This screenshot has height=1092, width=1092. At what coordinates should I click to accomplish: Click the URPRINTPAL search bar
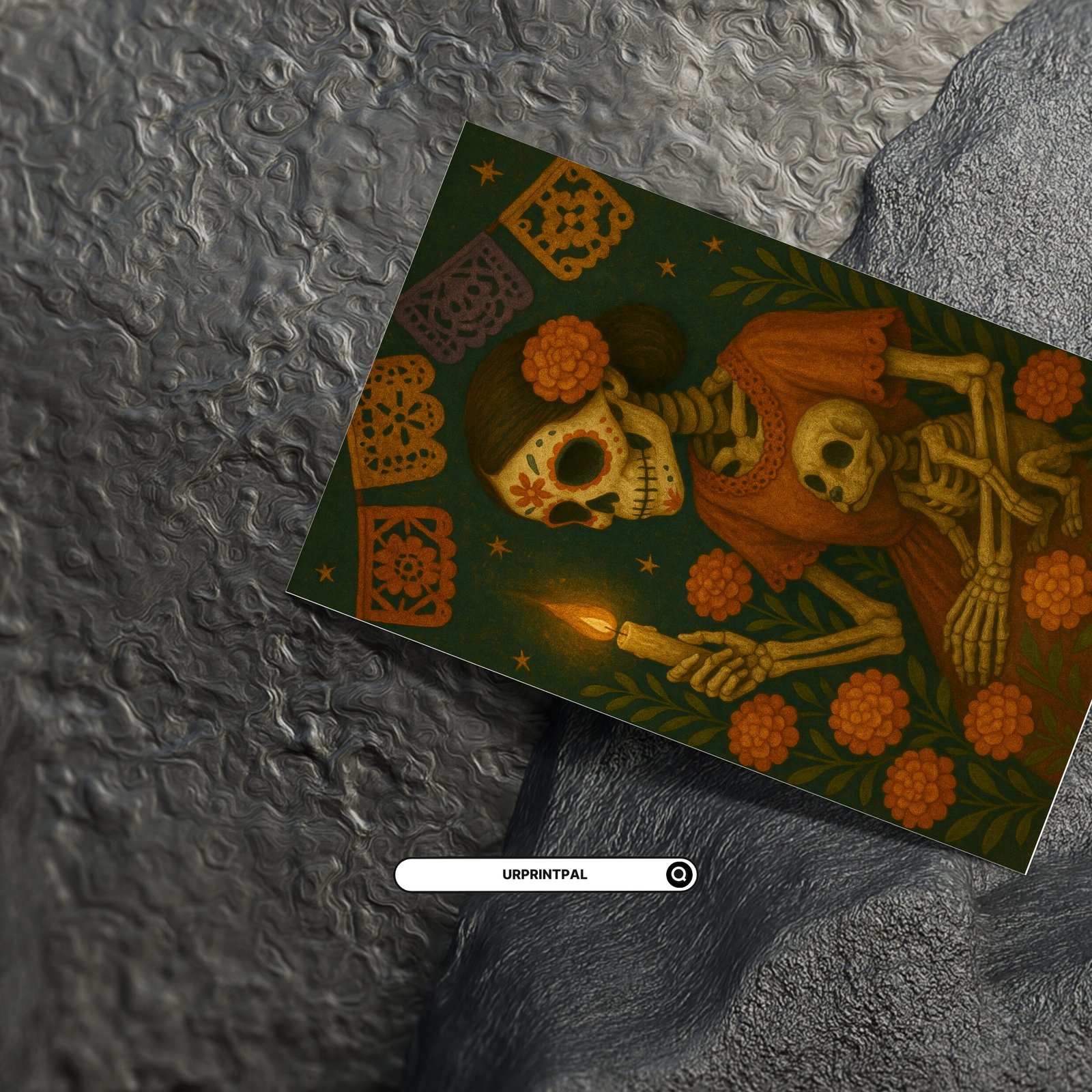click(x=532, y=874)
